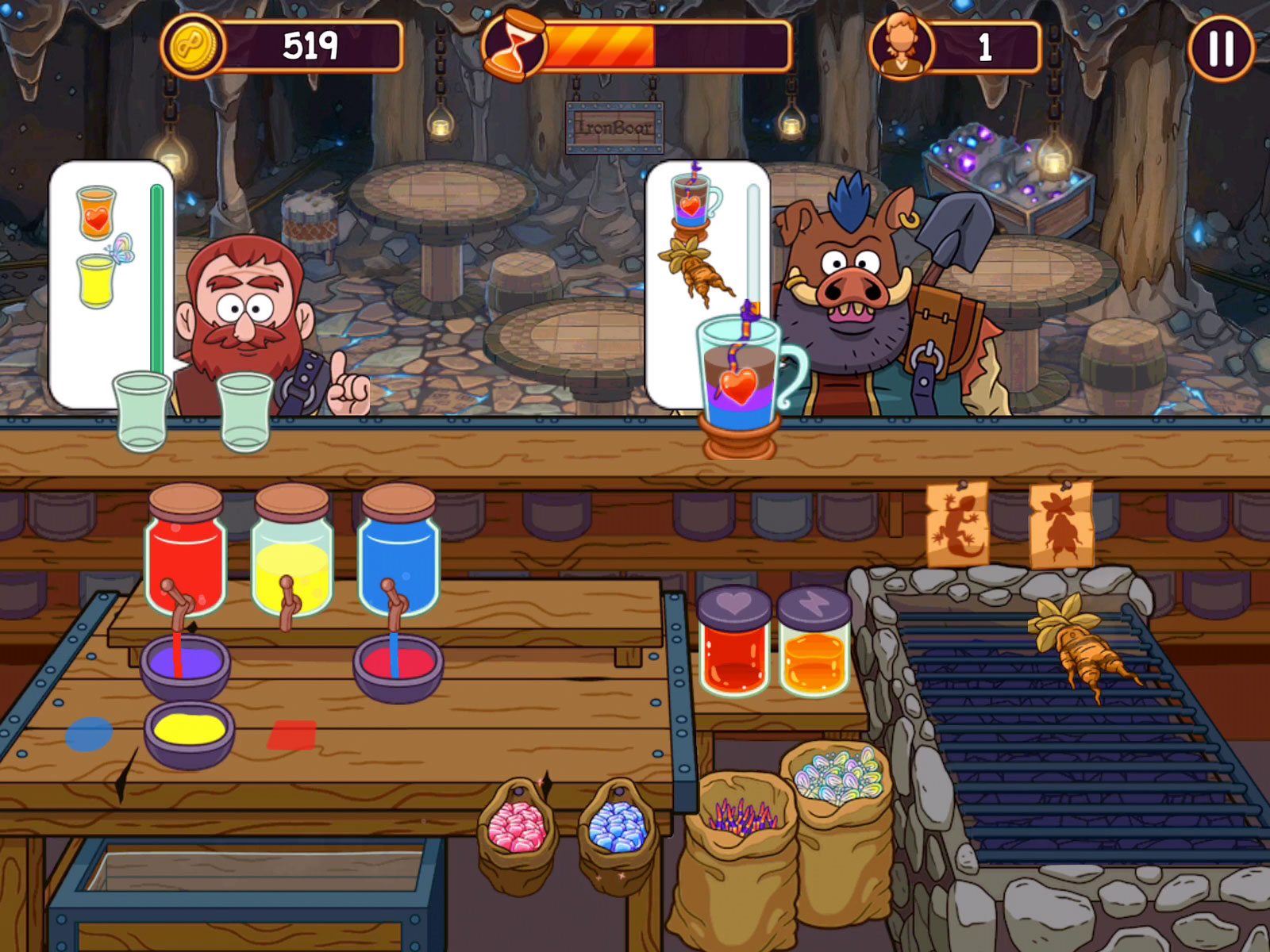
Task: Tap the red potion jar dispenser
Action: click(x=186, y=555)
